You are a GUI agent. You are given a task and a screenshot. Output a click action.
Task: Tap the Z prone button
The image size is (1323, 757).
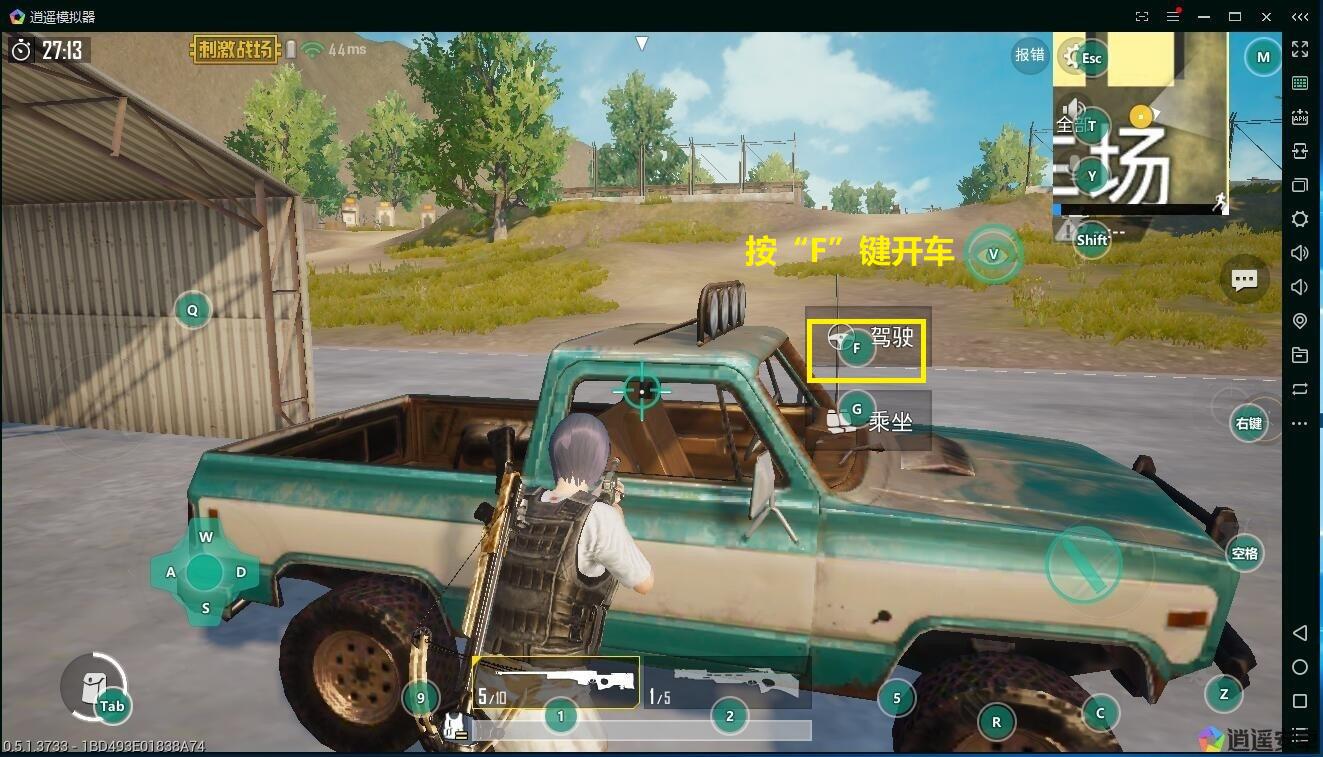pos(1223,692)
